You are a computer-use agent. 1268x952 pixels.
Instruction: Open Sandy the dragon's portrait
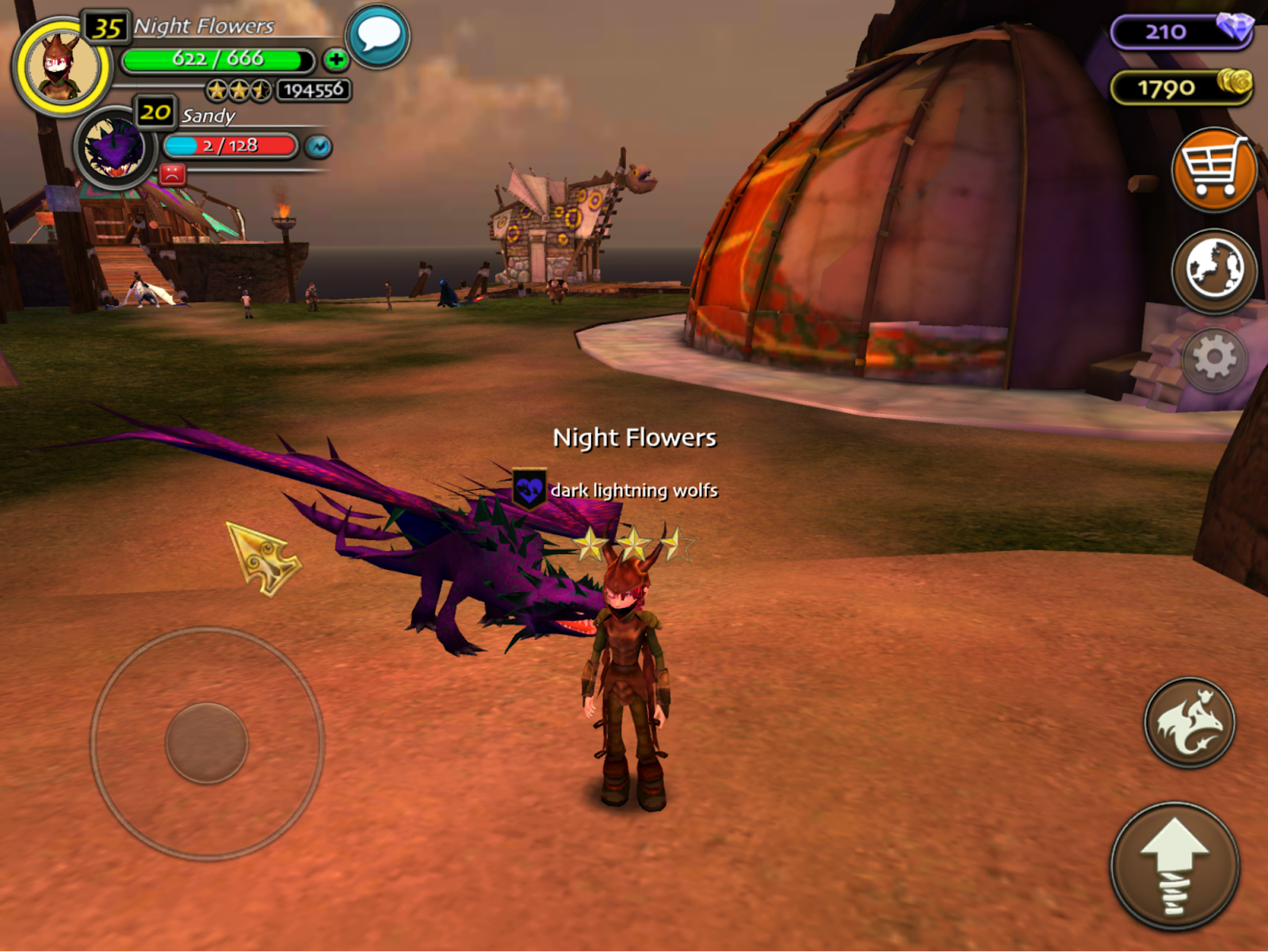[x=116, y=148]
